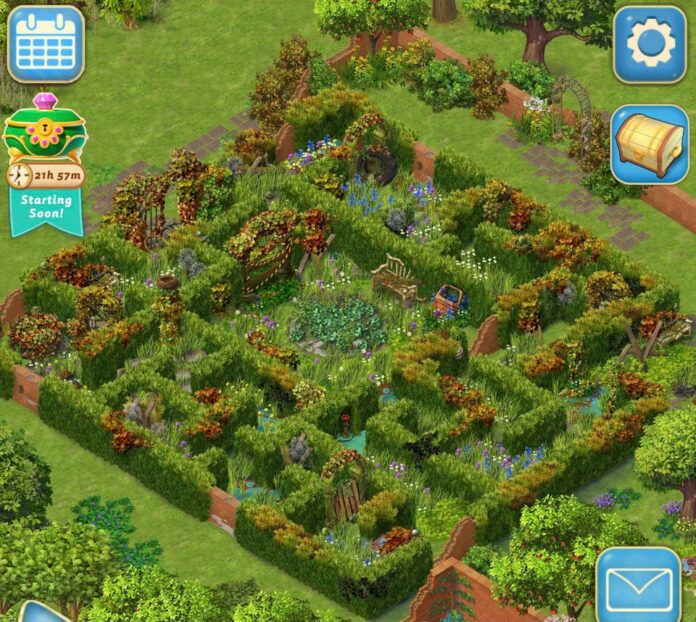Viewport: 696px width, 622px height.
Task: Open the treasure chest button
Action: (x=649, y=145)
